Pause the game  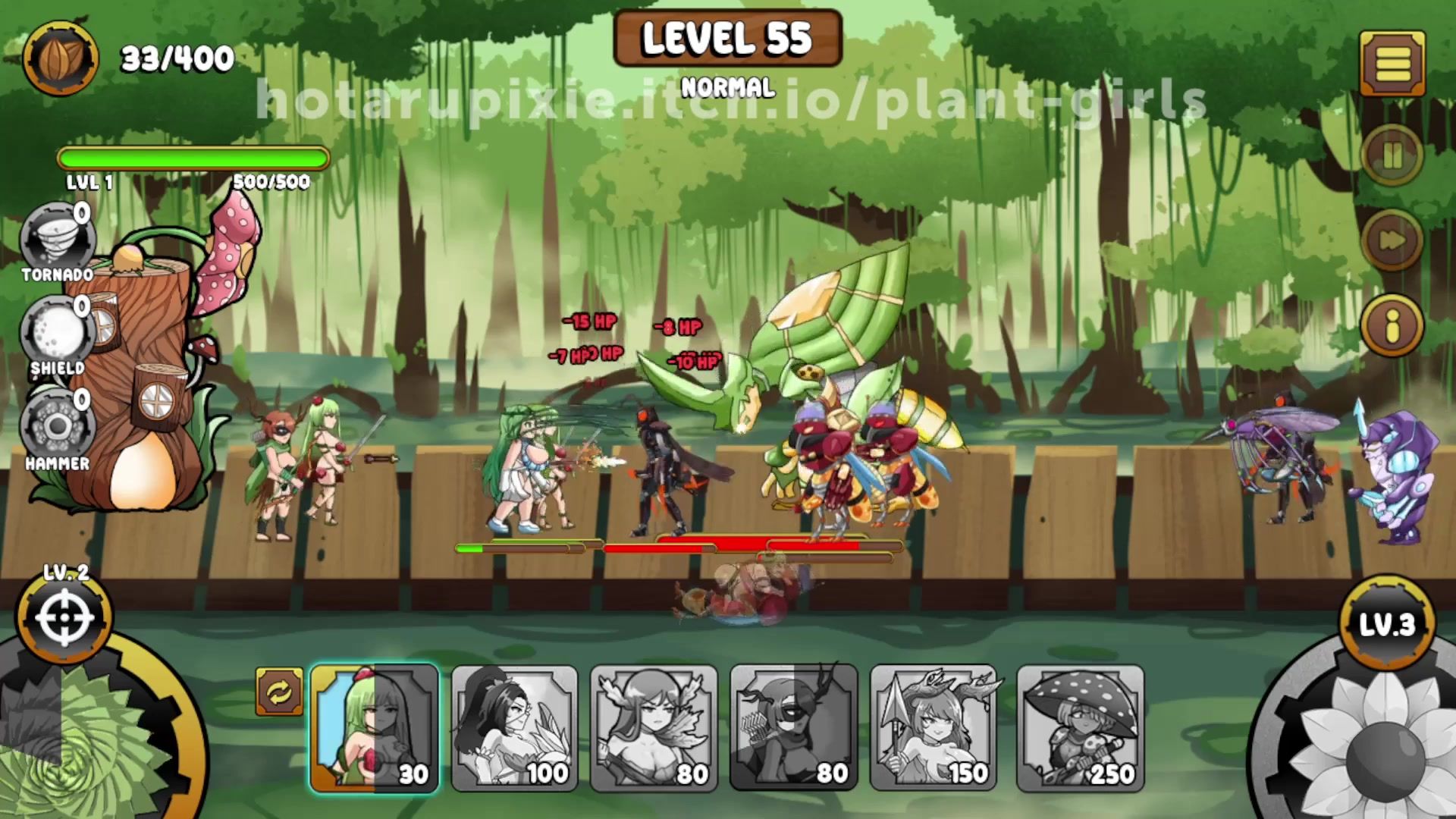(1392, 157)
